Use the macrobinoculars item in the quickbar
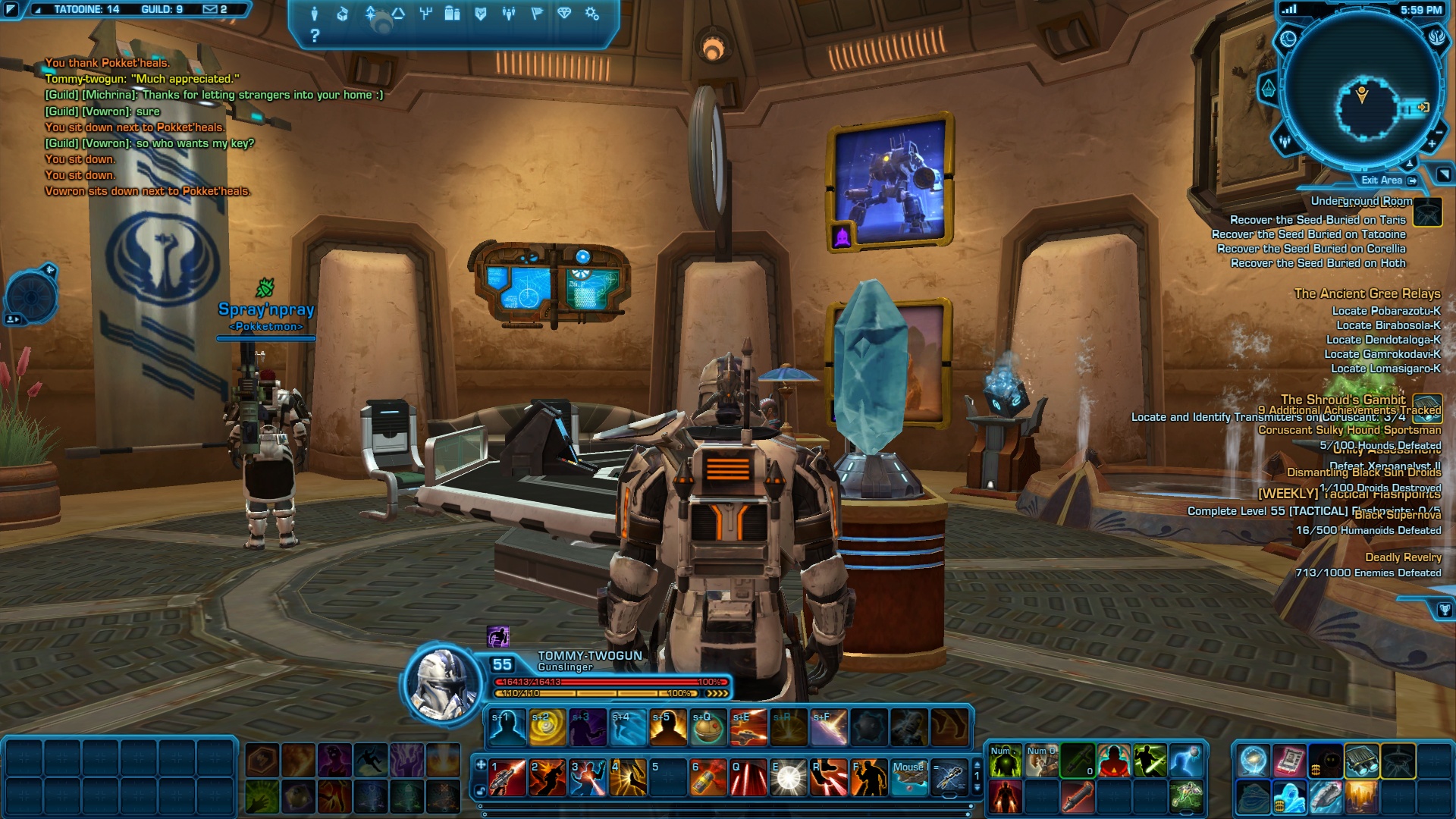This screenshot has height=819, width=1456. [1362, 761]
